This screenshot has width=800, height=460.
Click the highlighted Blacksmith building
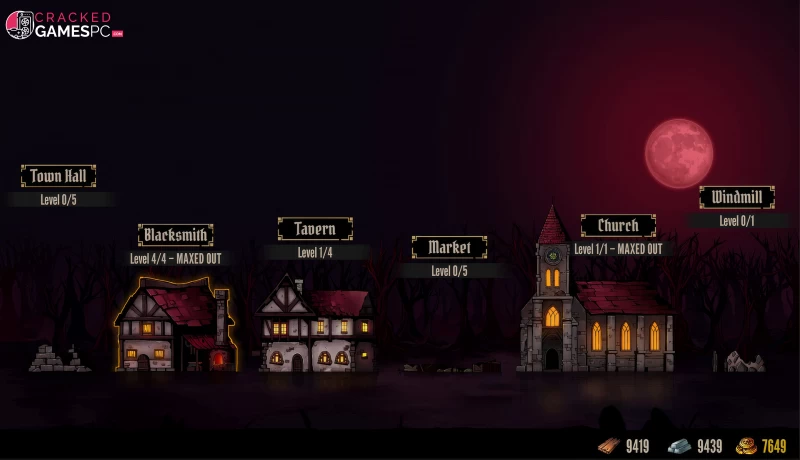(x=175, y=328)
